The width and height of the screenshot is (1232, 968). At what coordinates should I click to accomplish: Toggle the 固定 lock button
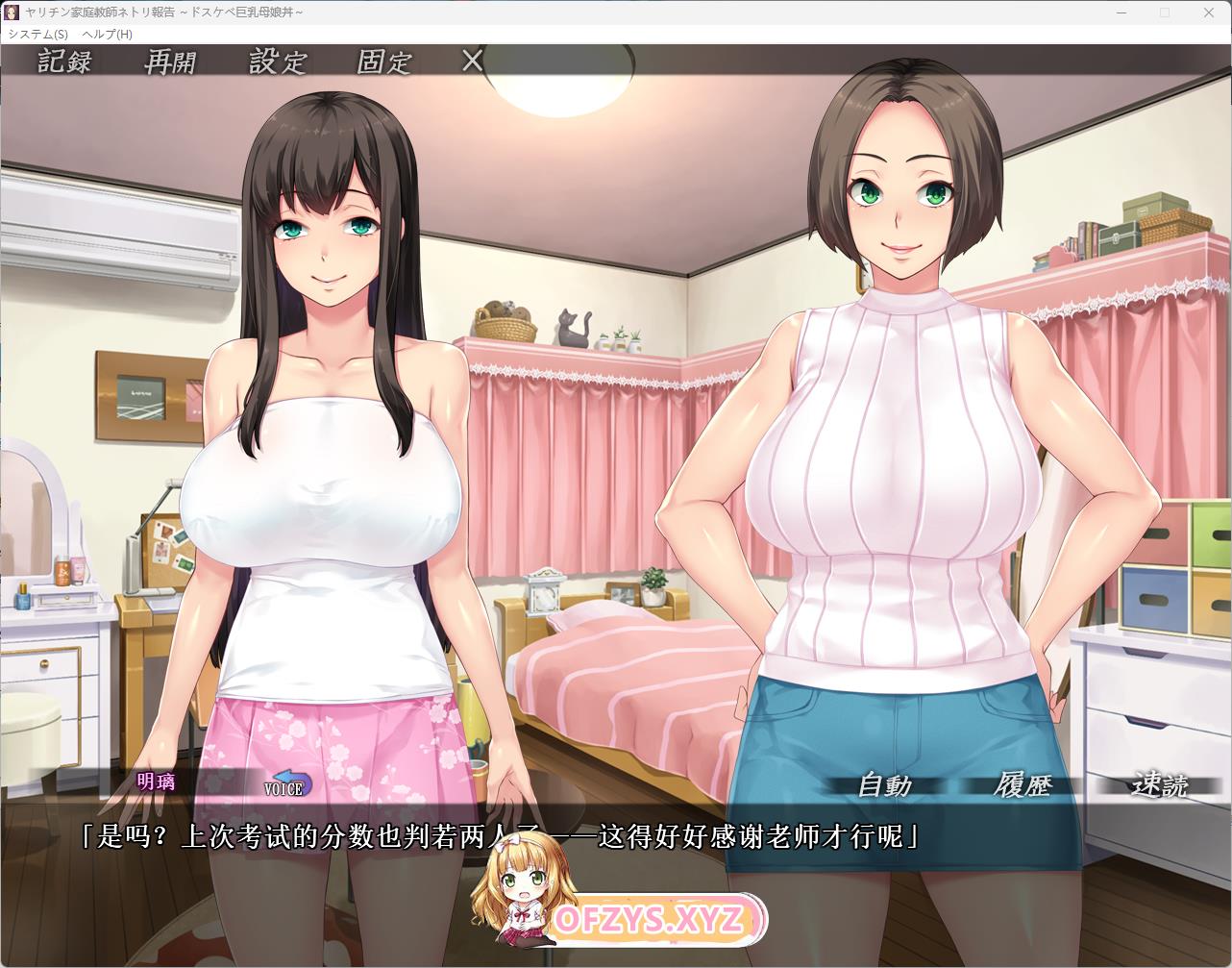(x=384, y=62)
